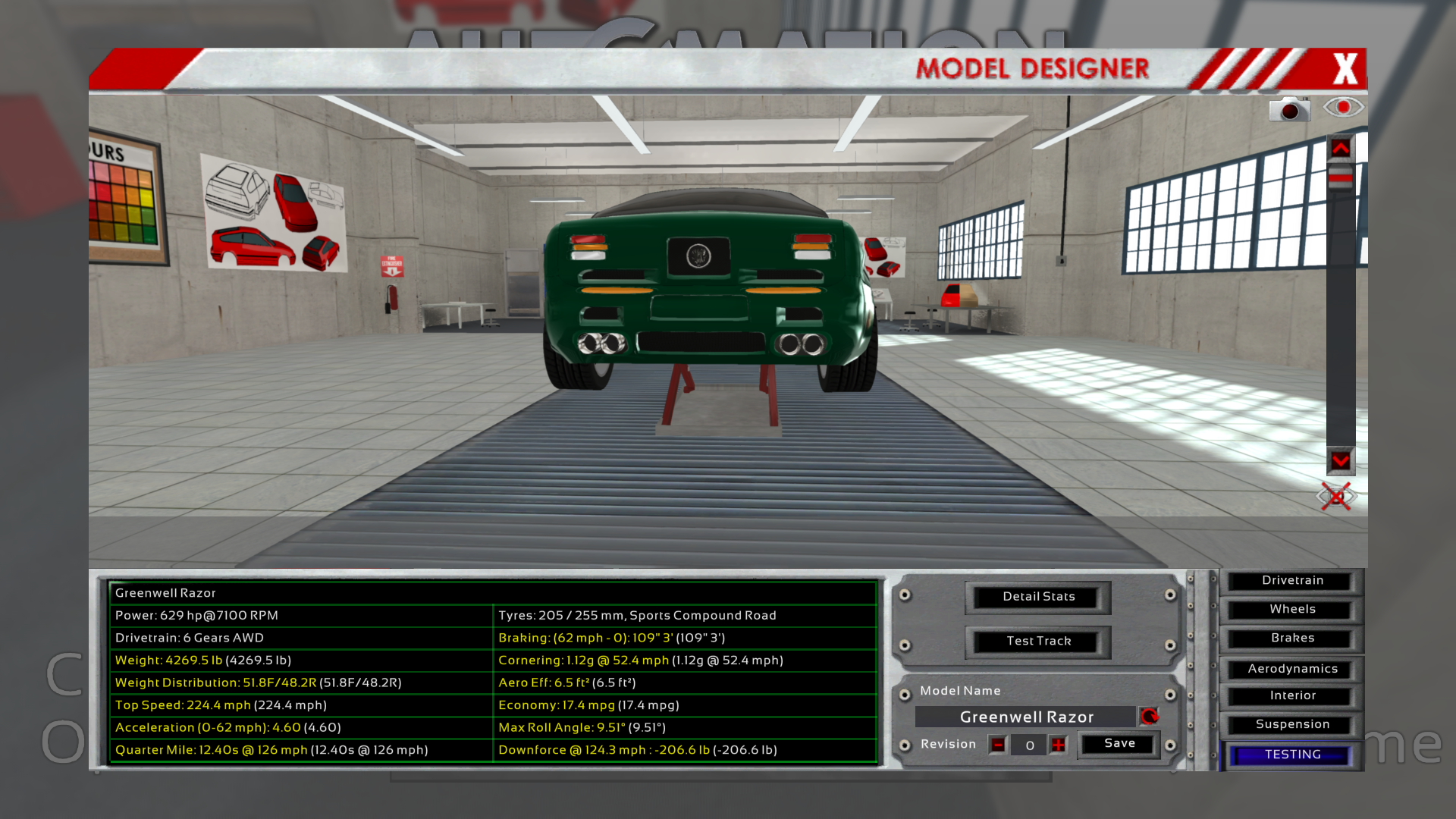This screenshot has height=819, width=1456.
Task: Randomize the model name with red icon
Action: tap(1150, 717)
